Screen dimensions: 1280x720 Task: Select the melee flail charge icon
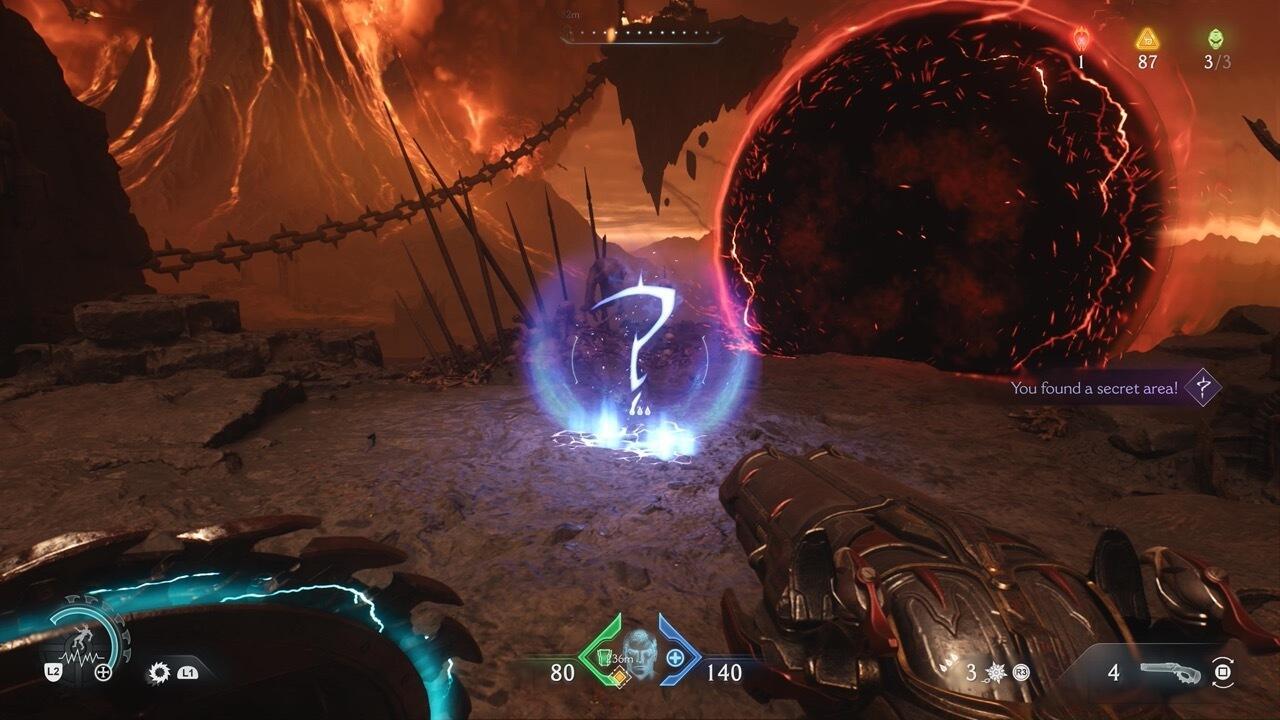997,673
